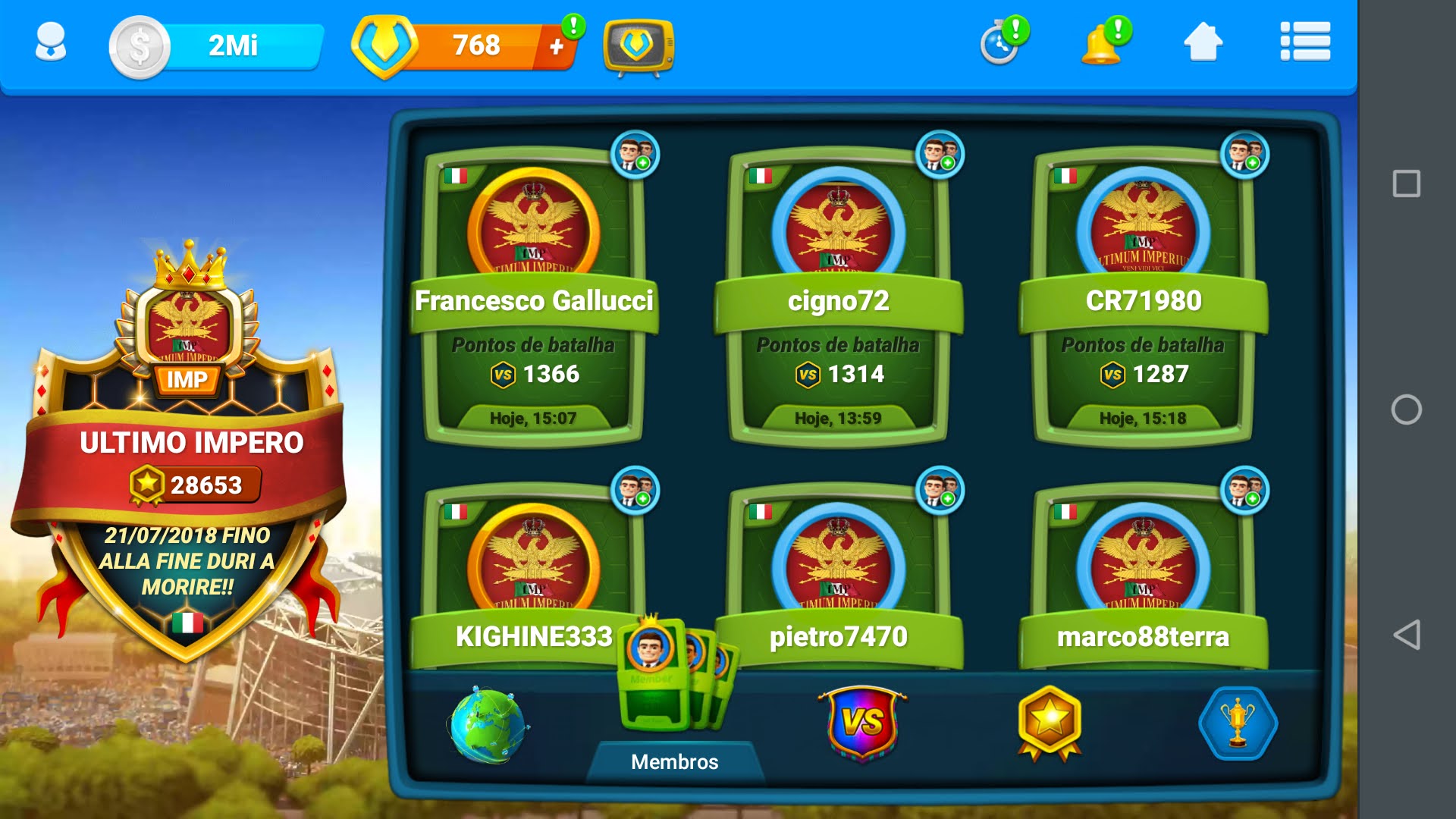
Task: Open the trophy tab
Action: (1238, 723)
